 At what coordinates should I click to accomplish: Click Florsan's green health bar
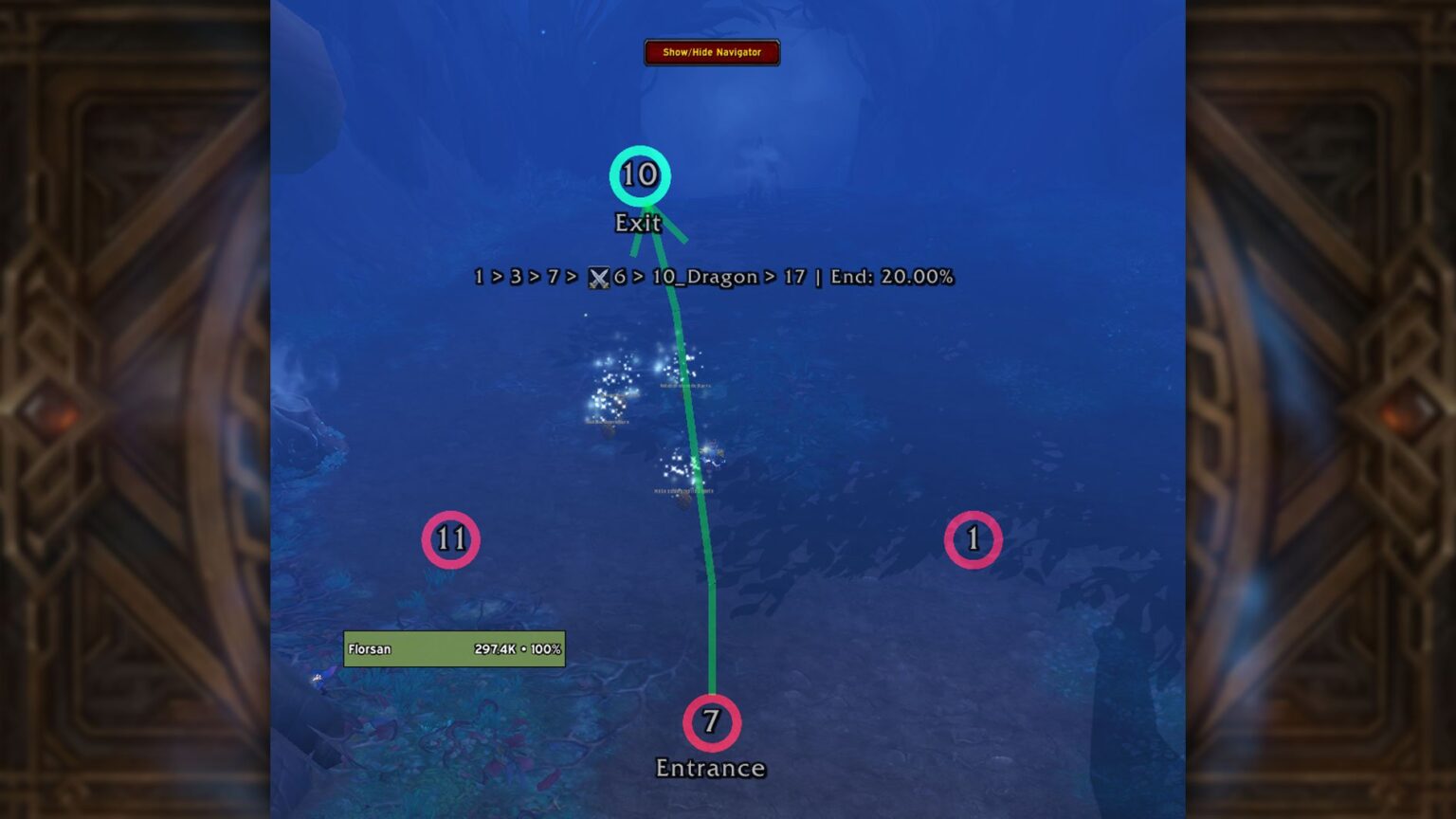click(454, 648)
